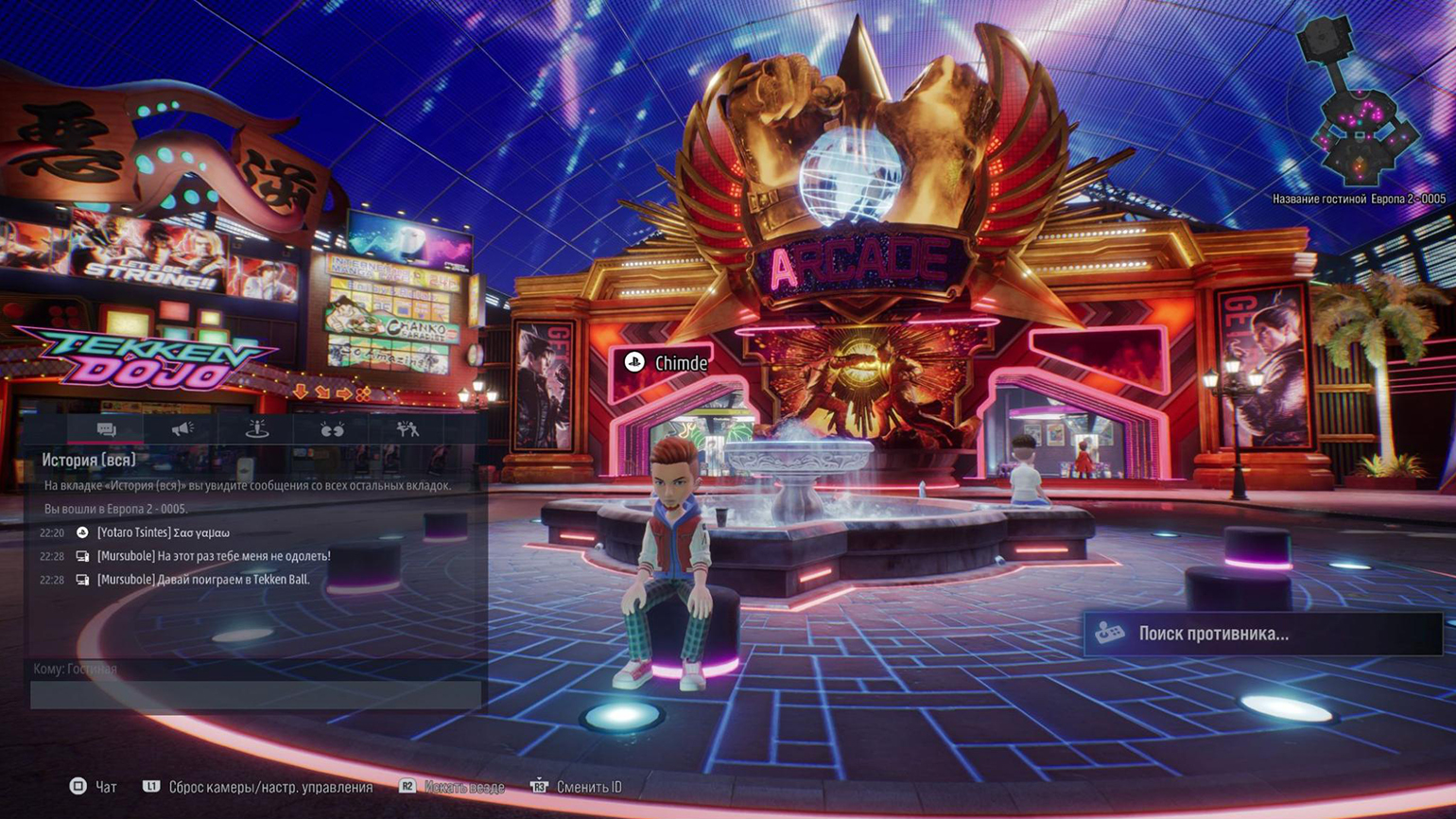
Task: Switch to the two-faces chat tab
Action: pos(332,429)
